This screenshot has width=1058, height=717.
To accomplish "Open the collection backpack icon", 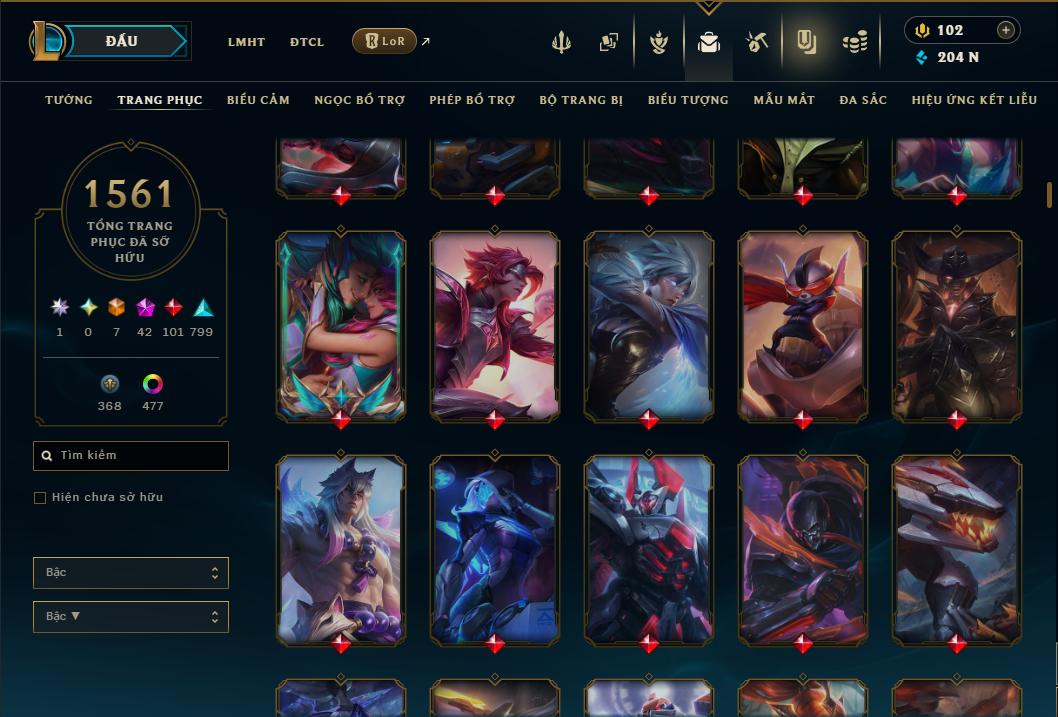I will [x=709, y=42].
